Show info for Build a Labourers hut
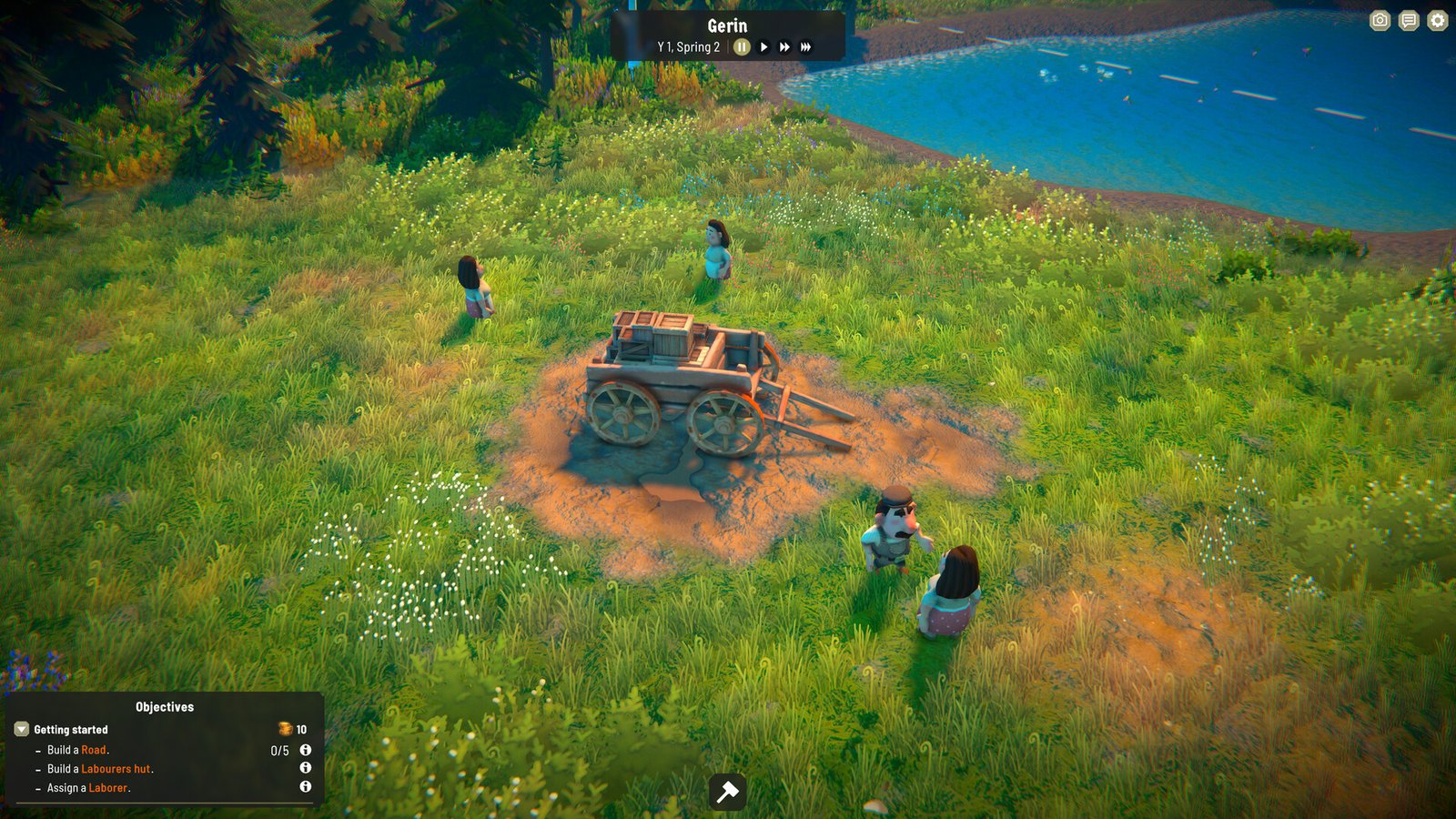Image resolution: width=1456 pixels, height=819 pixels. click(306, 768)
